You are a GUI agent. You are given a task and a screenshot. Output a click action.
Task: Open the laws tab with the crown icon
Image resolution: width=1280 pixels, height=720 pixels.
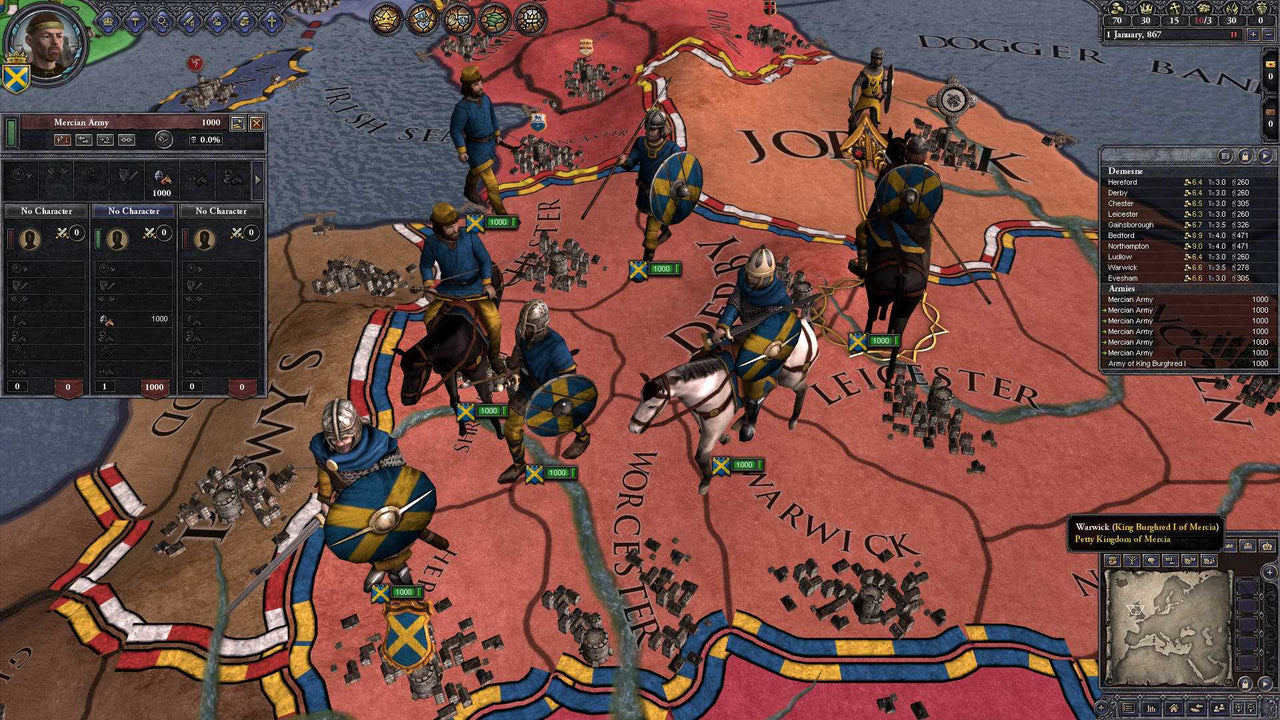[x=107, y=20]
